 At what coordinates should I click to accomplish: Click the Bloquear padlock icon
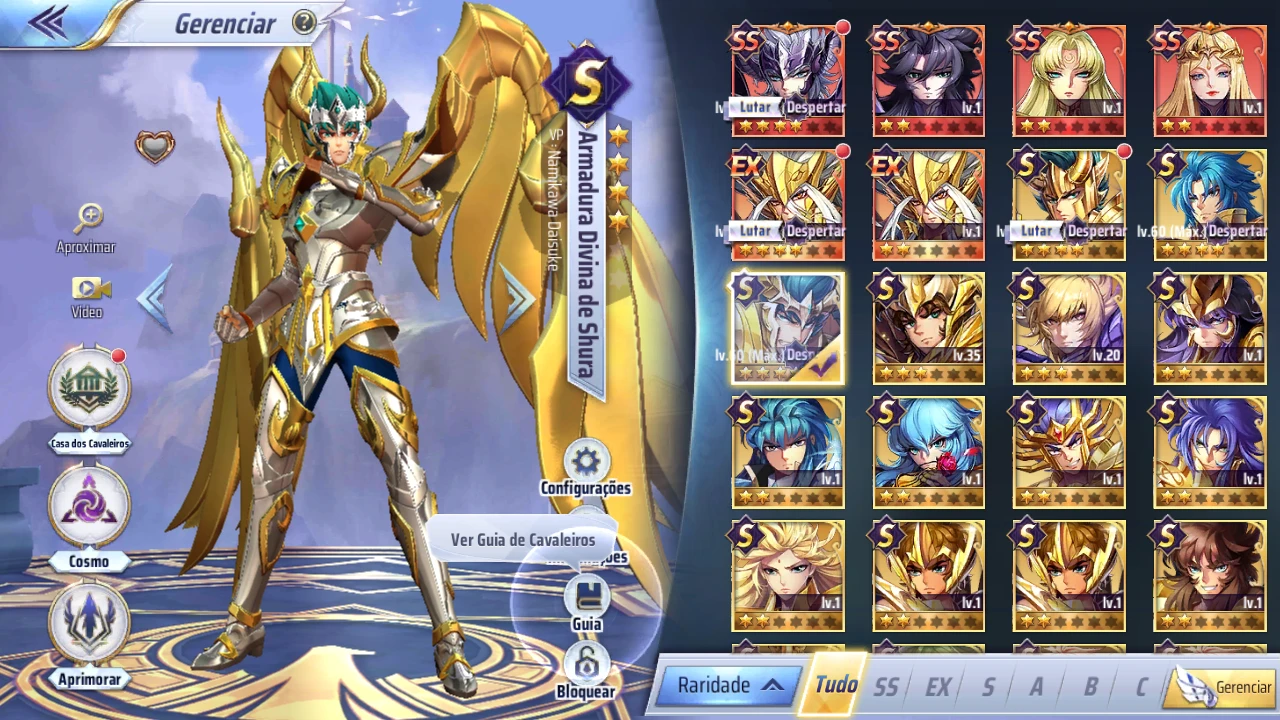(586, 662)
